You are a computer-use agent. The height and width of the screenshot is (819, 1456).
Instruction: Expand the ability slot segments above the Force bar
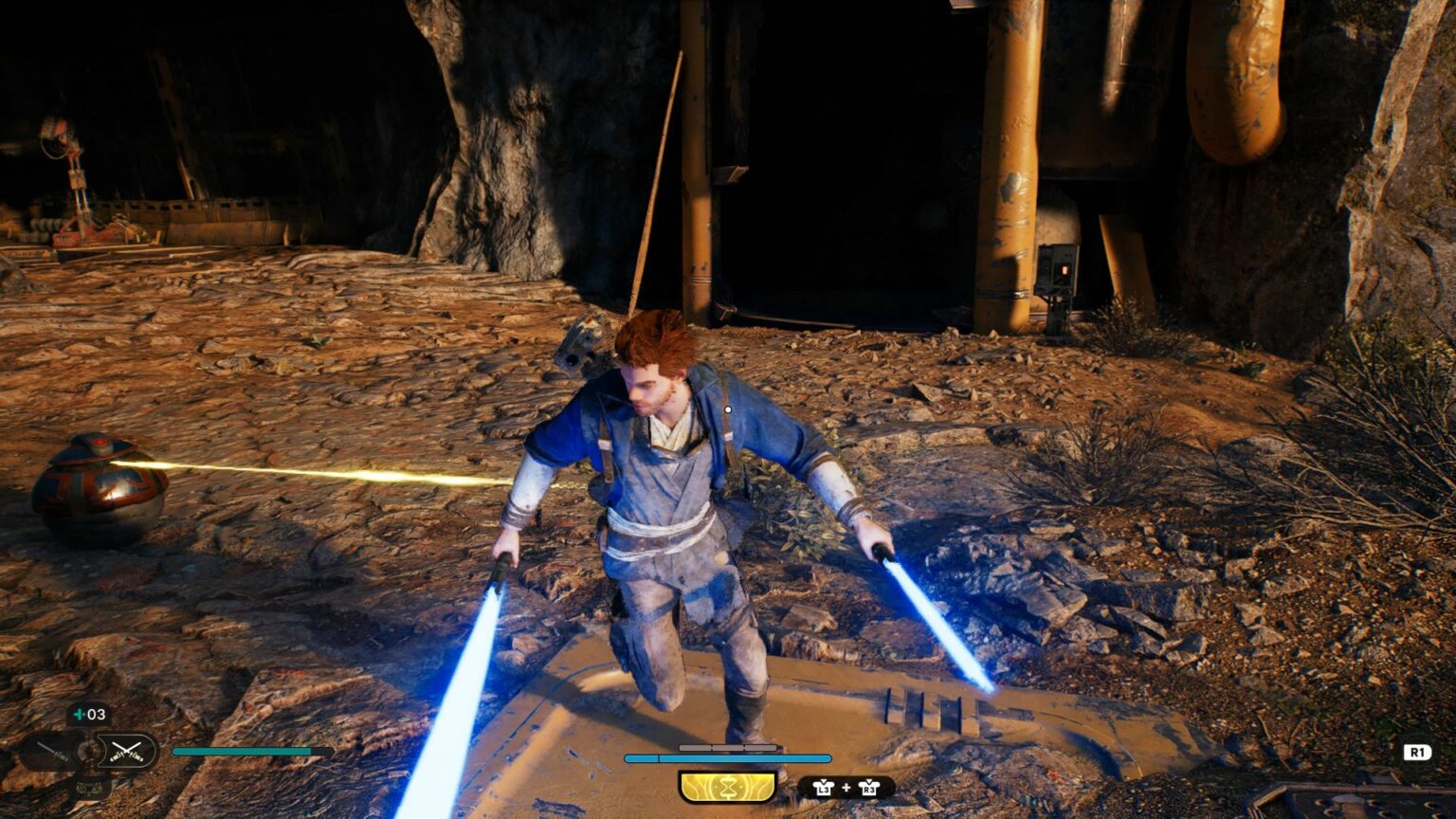(727, 747)
